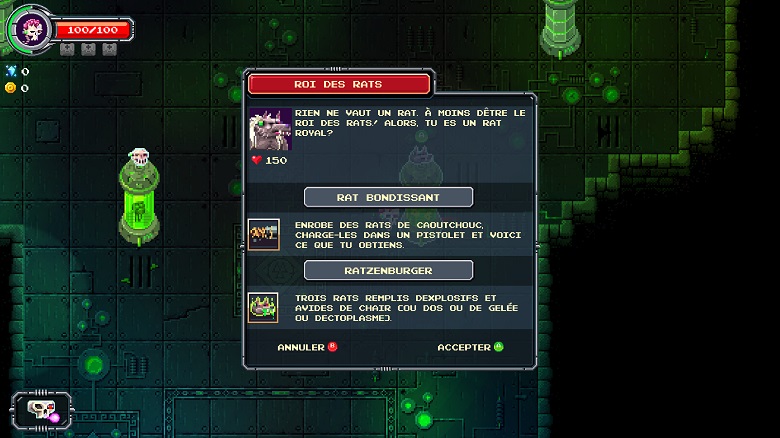Click the skull weapon slot icon
Image resolution: width=780 pixels, height=438 pixels.
point(39,411)
